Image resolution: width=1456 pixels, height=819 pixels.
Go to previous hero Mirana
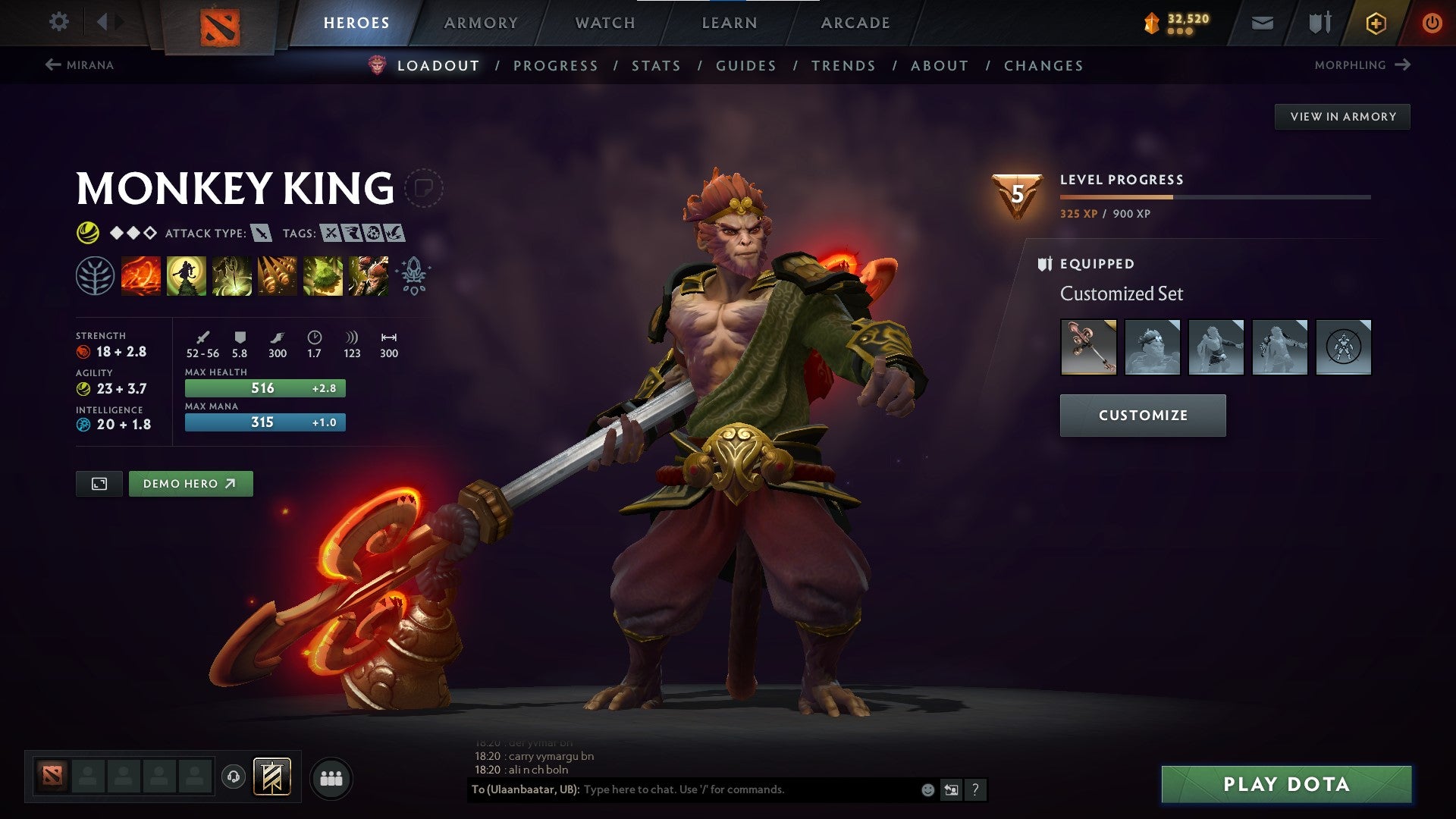click(79, 65)
